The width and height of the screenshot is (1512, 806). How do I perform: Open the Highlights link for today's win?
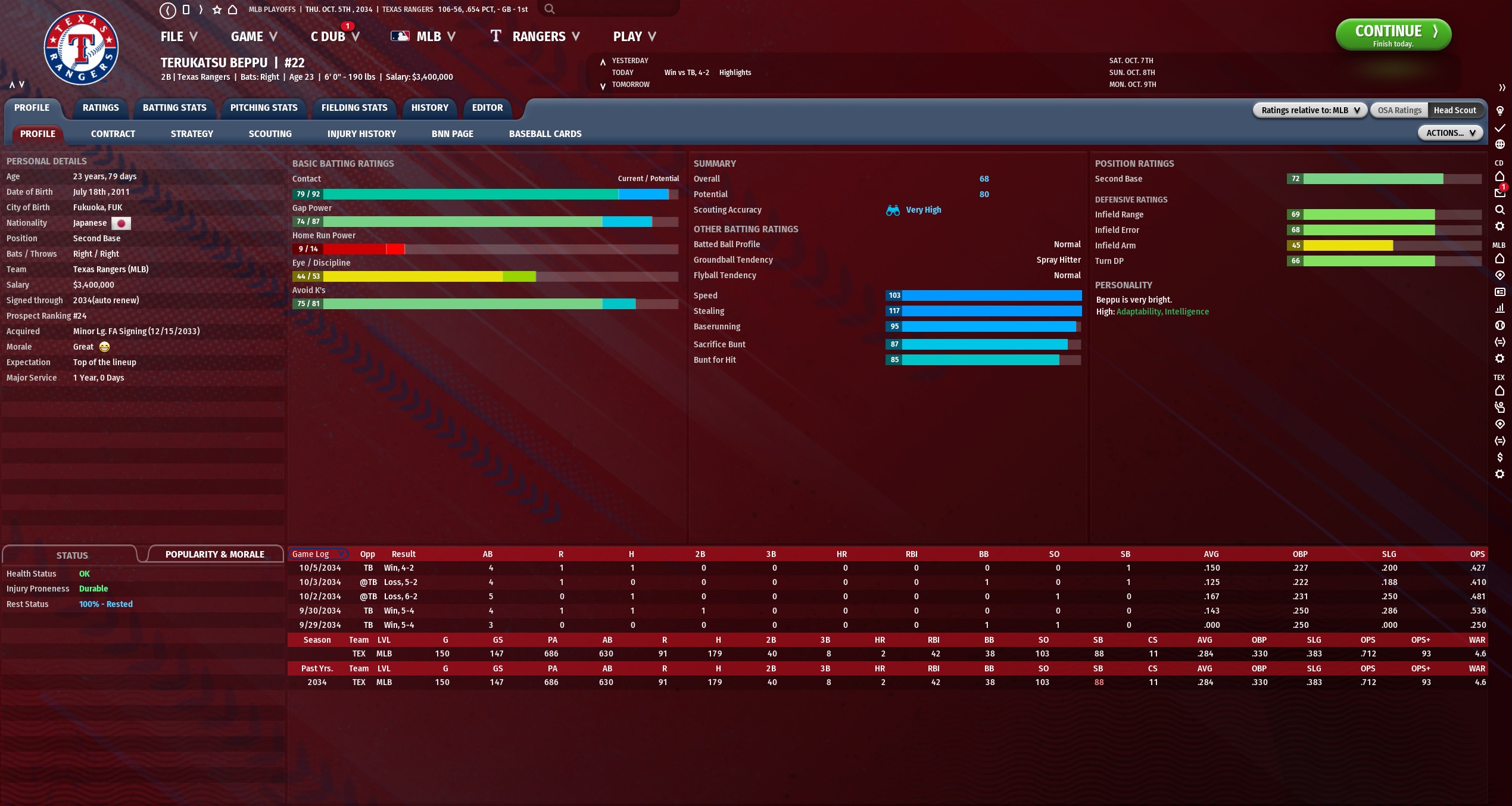(x=735, y=72)
